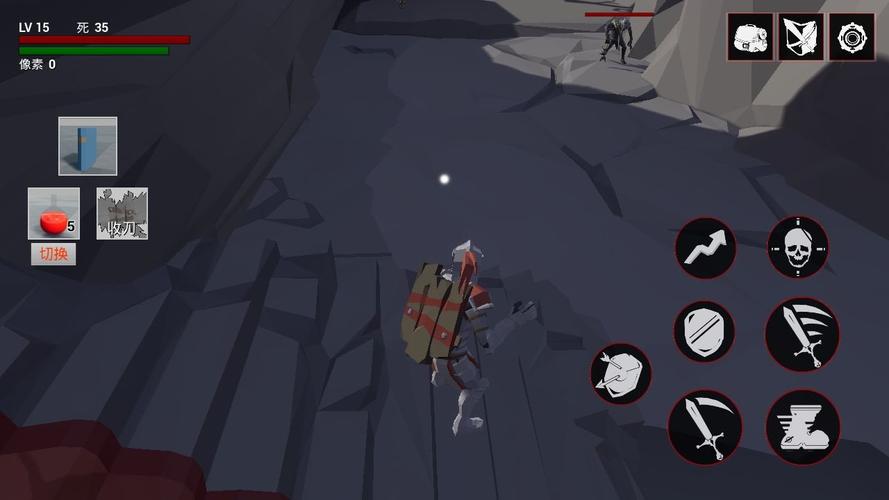
Task: Open the gear settings menu
Action: (x=852, y=37)
